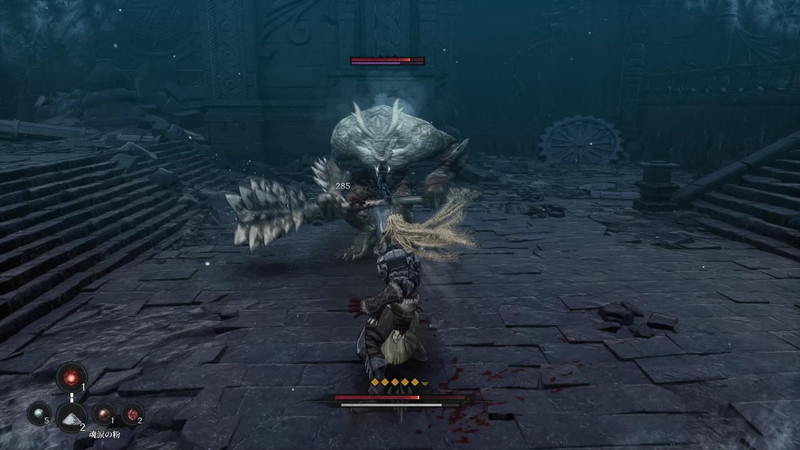The width and height of the screenshot is (800, 450).
Task: Select the glowing red orb item slot
Action: [x=71, y=377]
